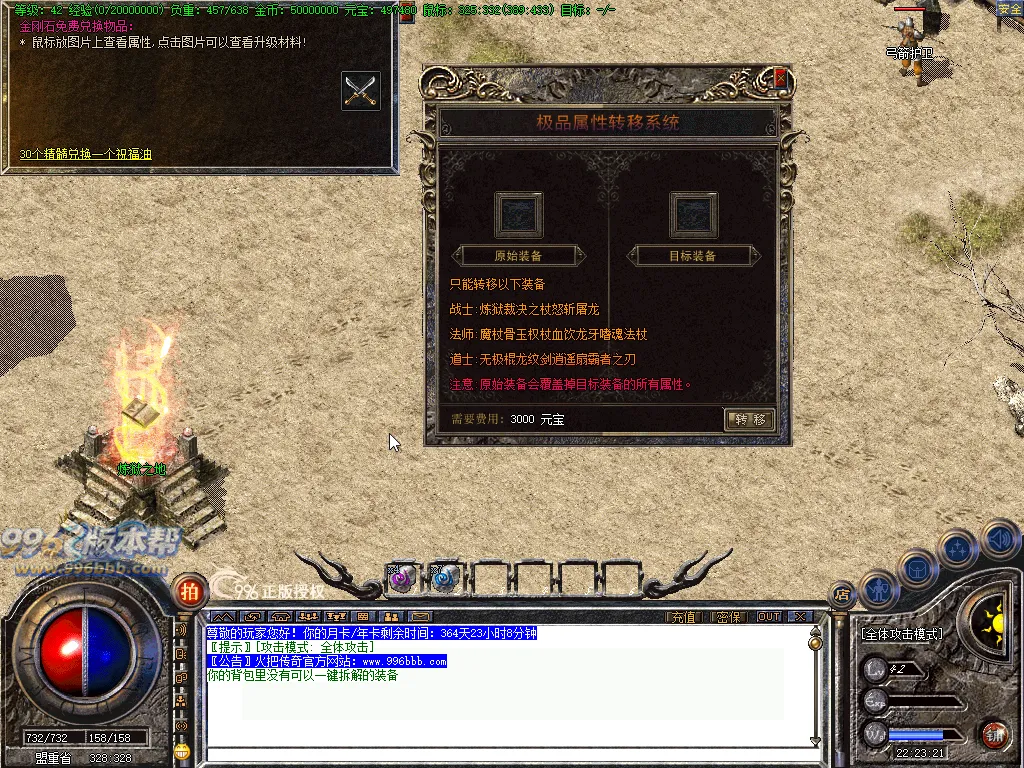Image resolution: width=1024 pixels, height=768 pixels.
Task: Click the OUT logout button
Action: tap(768, 617)
